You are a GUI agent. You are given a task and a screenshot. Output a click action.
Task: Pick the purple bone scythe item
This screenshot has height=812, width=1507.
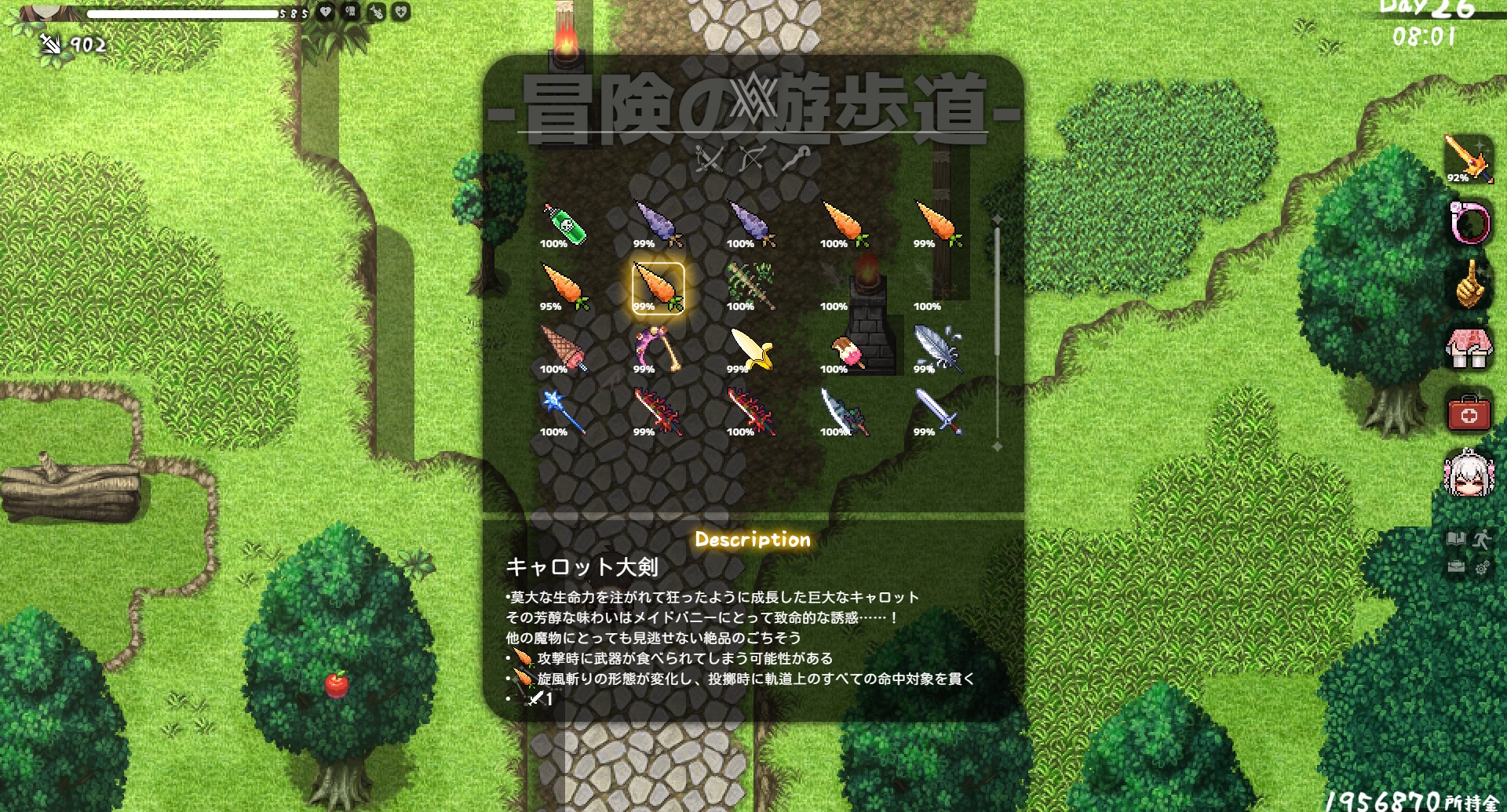pos(659,351)
